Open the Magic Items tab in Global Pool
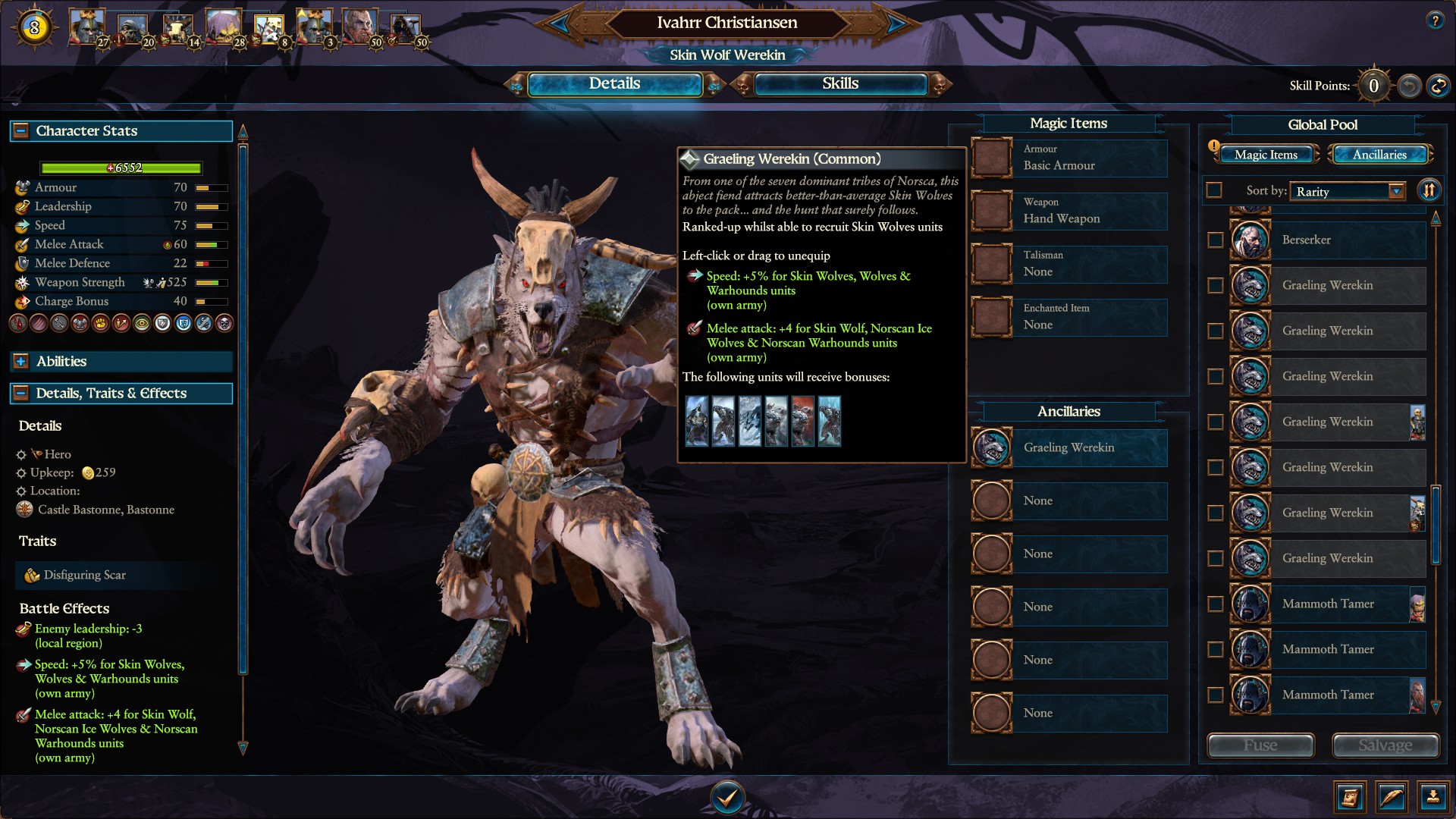 tap(1265, 154)
